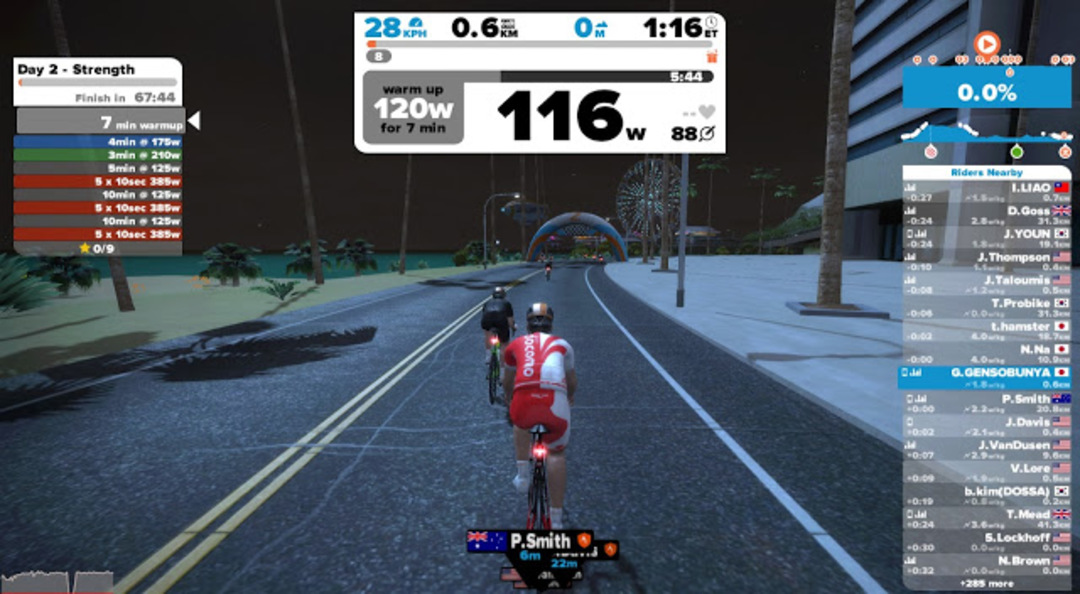Select the 4min @ 175w workout interval
1080x594 pixels.
click(x=98, y=142)
